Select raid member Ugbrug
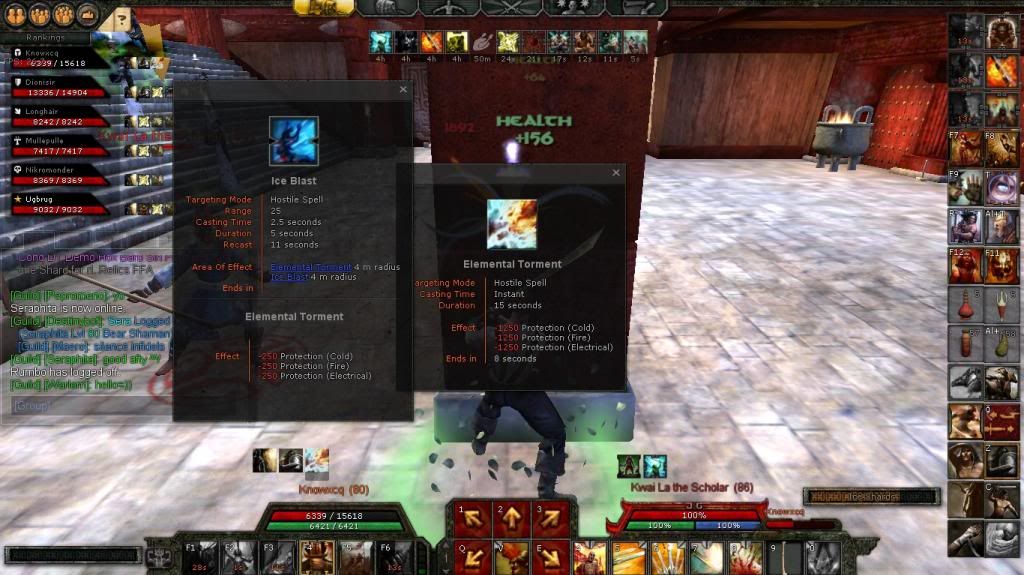Viewport: 1024px width, 575px height. coord(60,204)
